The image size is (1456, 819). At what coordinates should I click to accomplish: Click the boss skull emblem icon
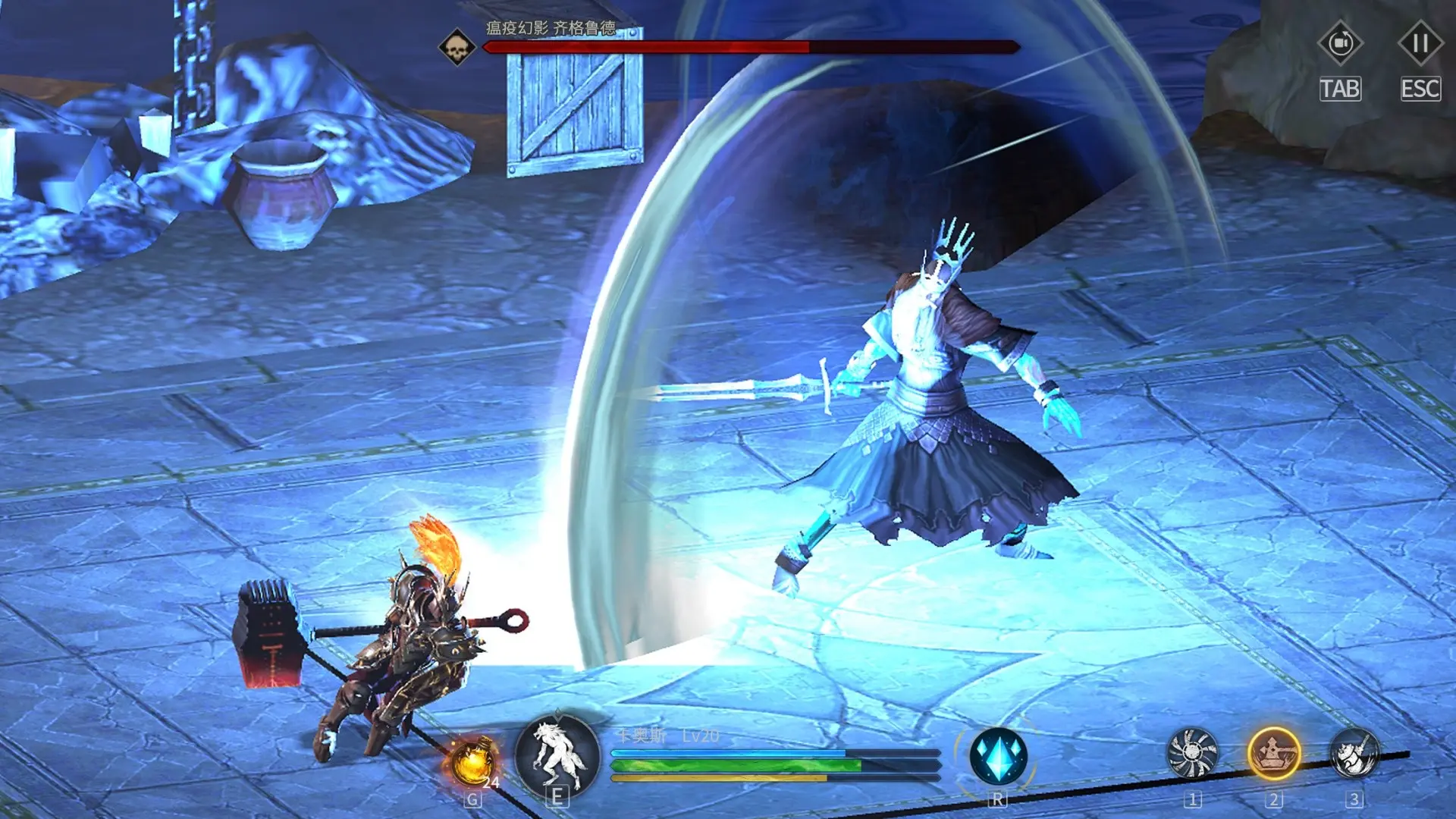pyautogui.click(x=457, y=49)
